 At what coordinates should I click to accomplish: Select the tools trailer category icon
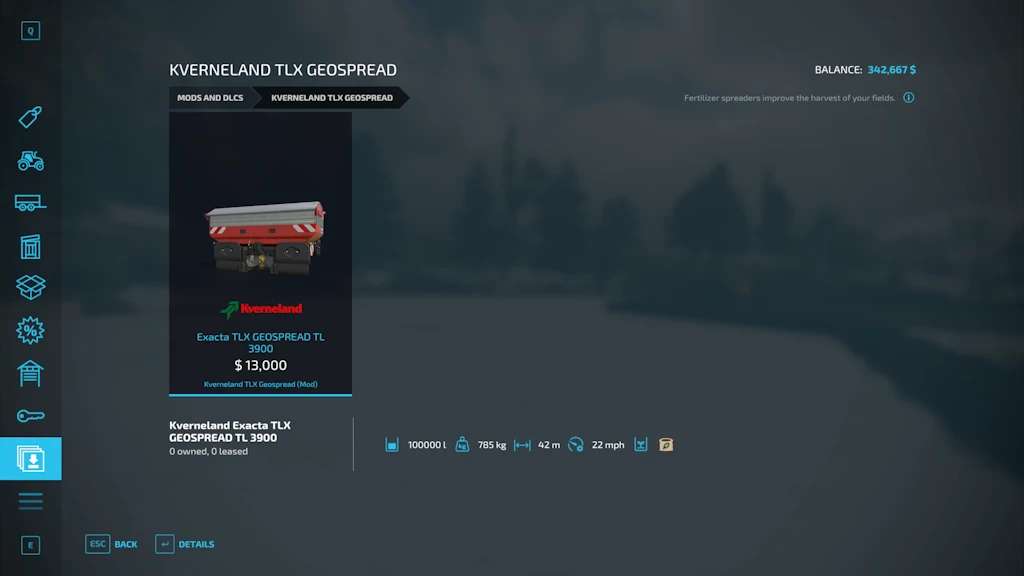click(x=30, y=203)
